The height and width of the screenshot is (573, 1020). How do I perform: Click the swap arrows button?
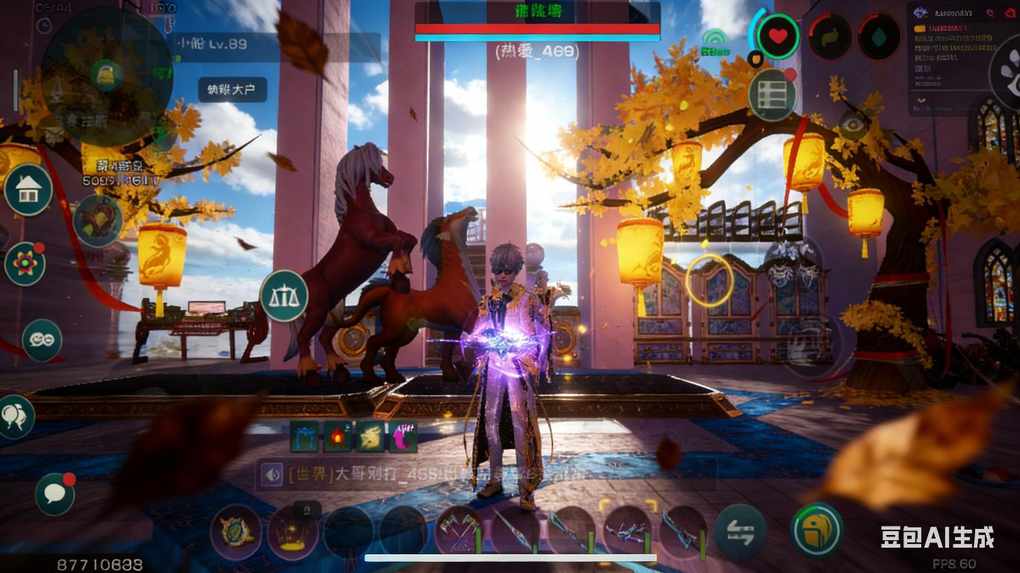pyautogui.click(x=740, y=530)
